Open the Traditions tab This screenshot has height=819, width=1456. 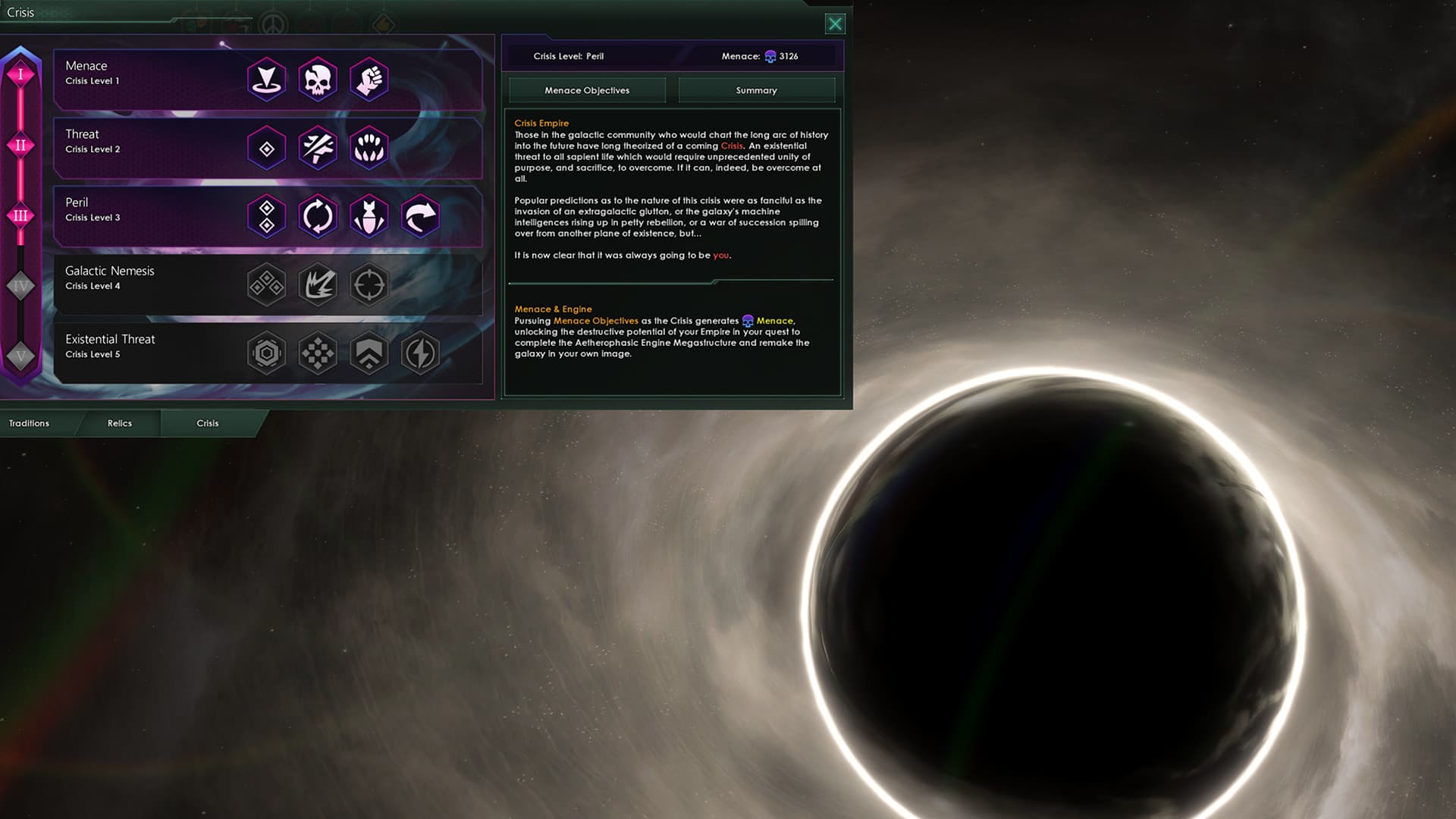tap(28, 423)
